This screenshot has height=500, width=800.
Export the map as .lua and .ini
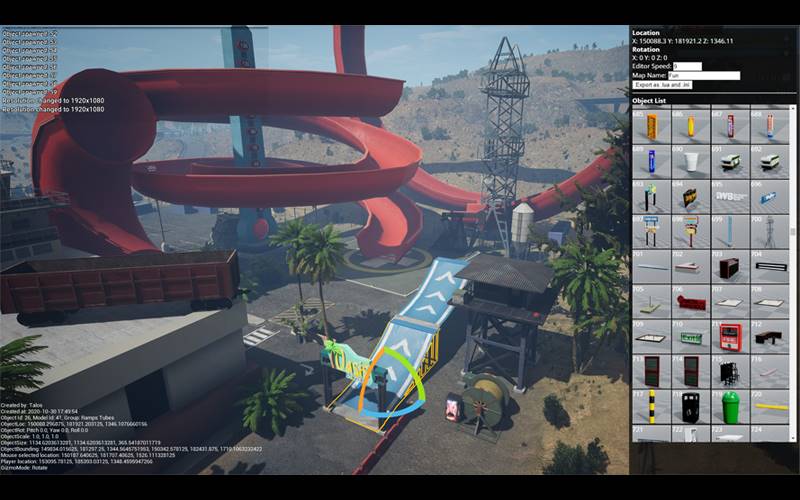point(663,85)
